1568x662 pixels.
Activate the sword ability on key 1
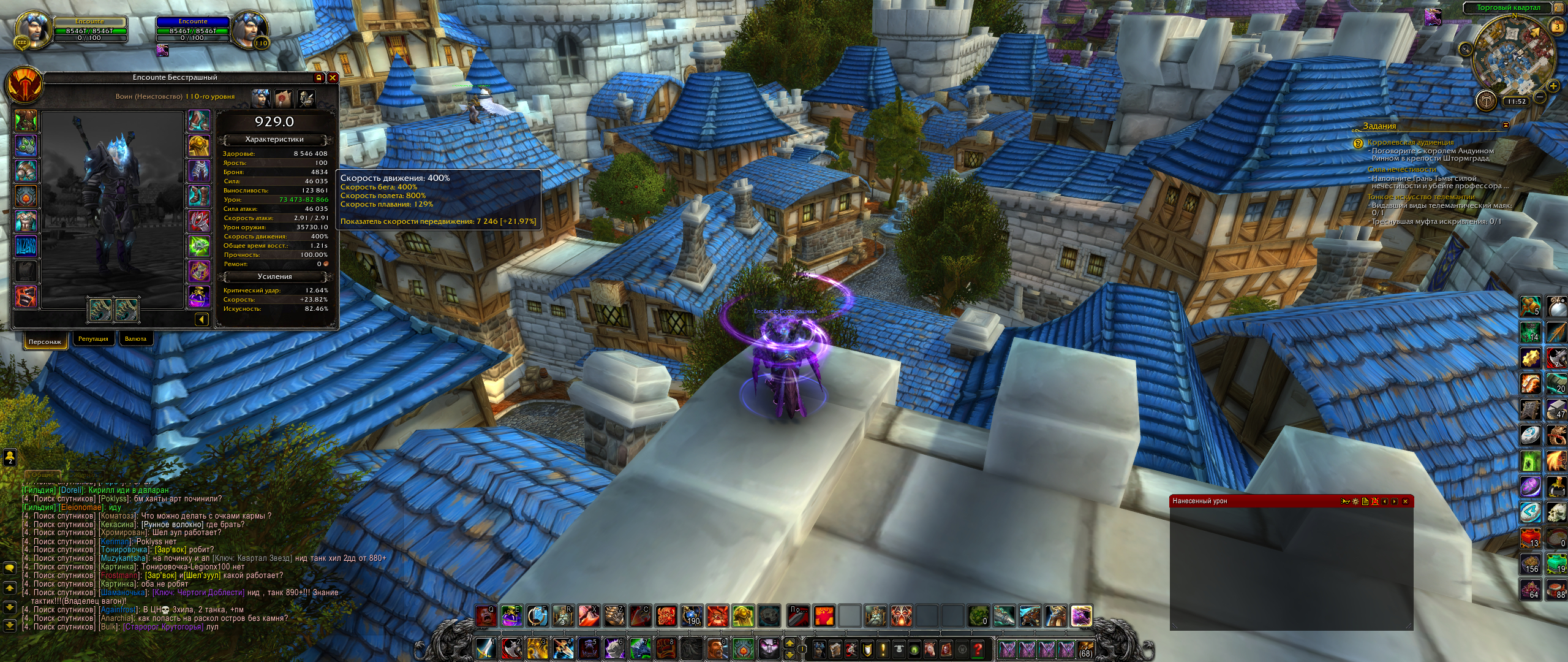485,648
